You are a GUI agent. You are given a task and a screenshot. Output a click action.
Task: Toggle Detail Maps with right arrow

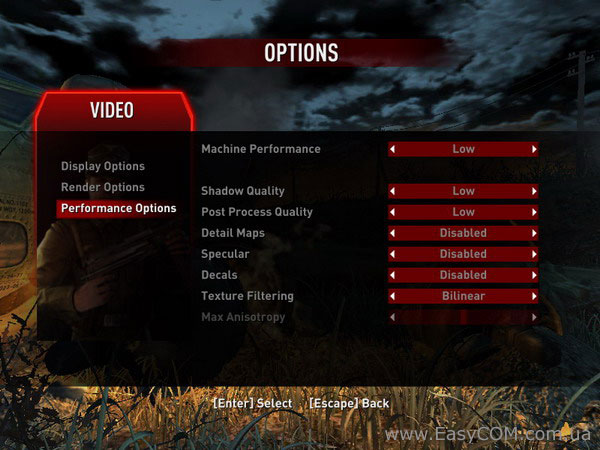click(x=534, y=233)
